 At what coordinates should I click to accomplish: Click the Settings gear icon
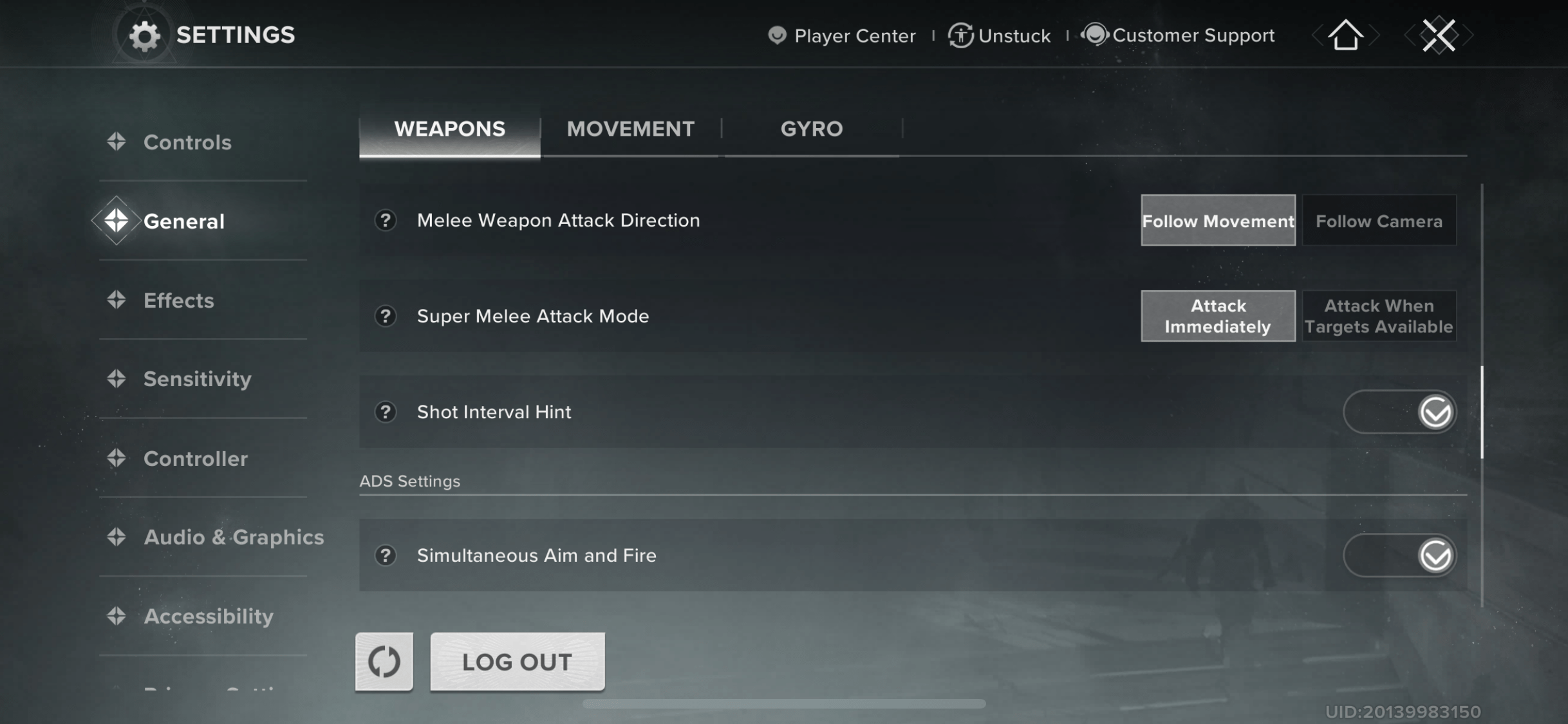[145, 35]
